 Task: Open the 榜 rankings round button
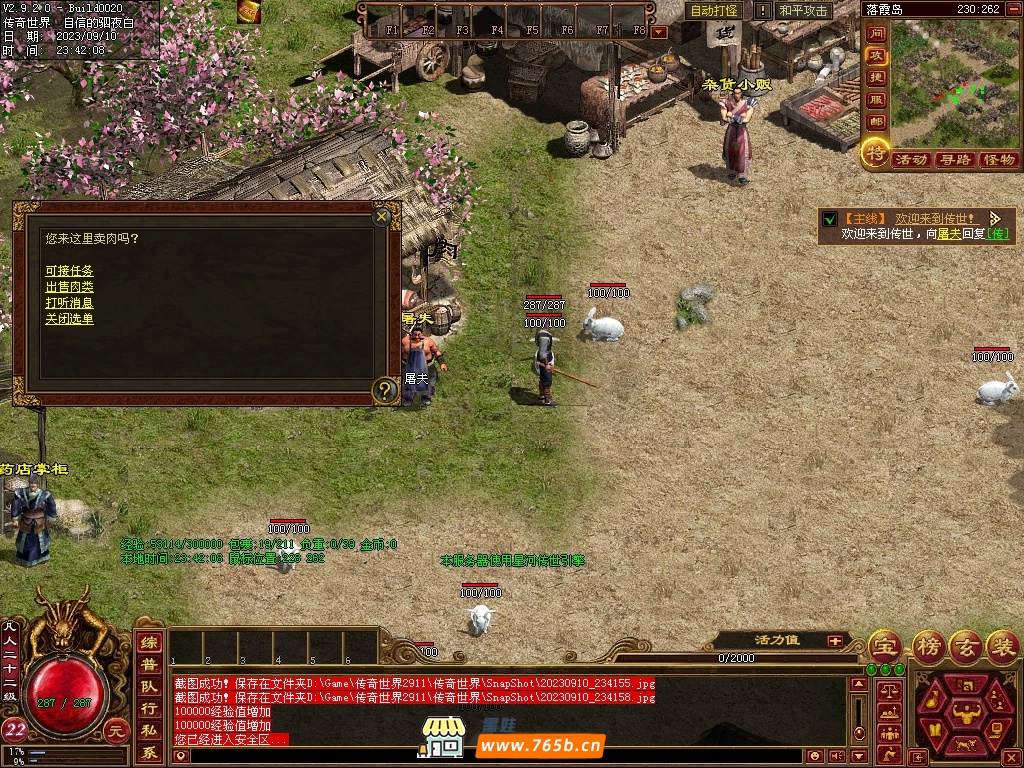tap(928, 645)
